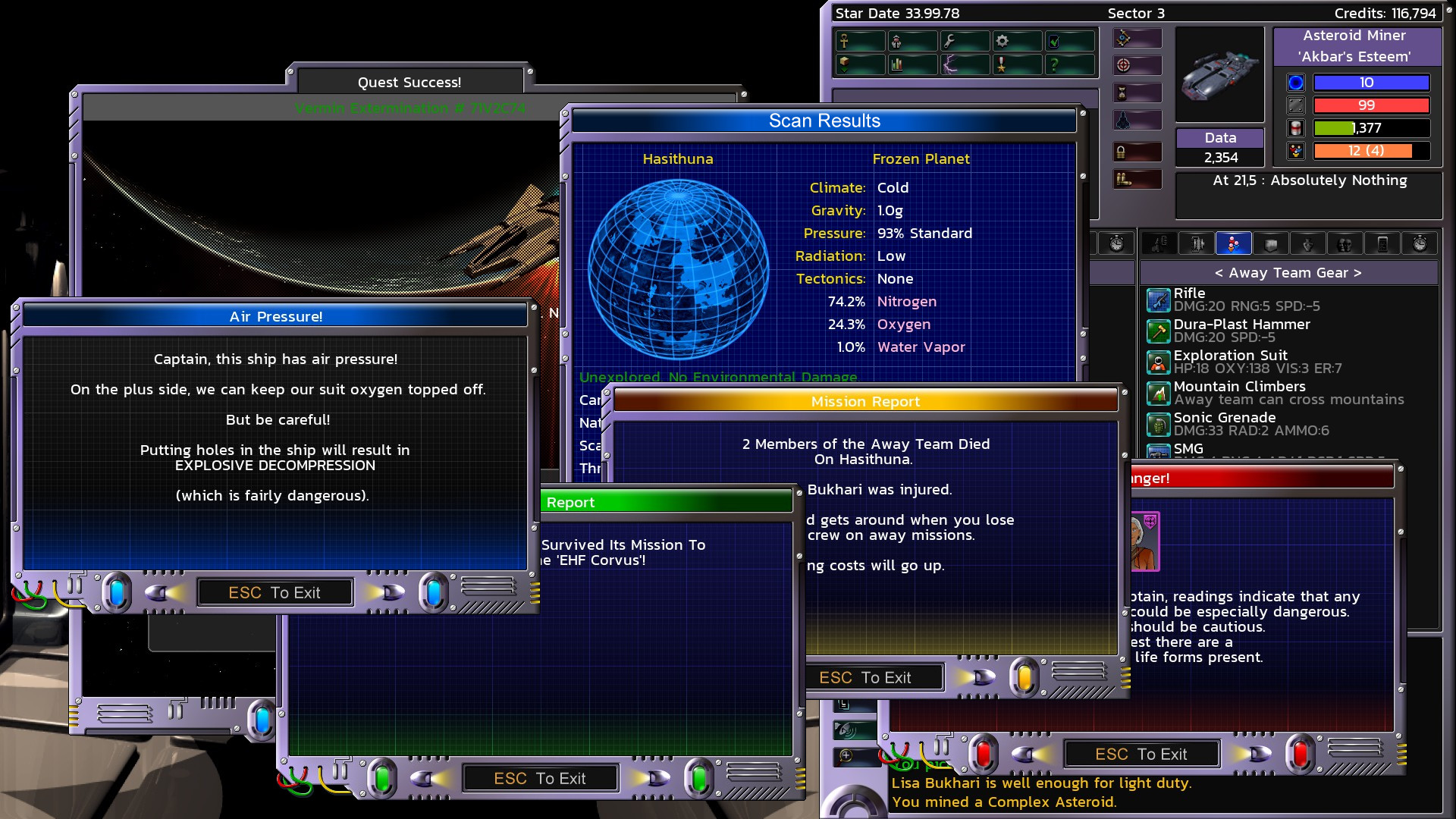Click the red crosshair target icon
The width and height of the screenshot is (1456, 819).
tap(1122, 64)
